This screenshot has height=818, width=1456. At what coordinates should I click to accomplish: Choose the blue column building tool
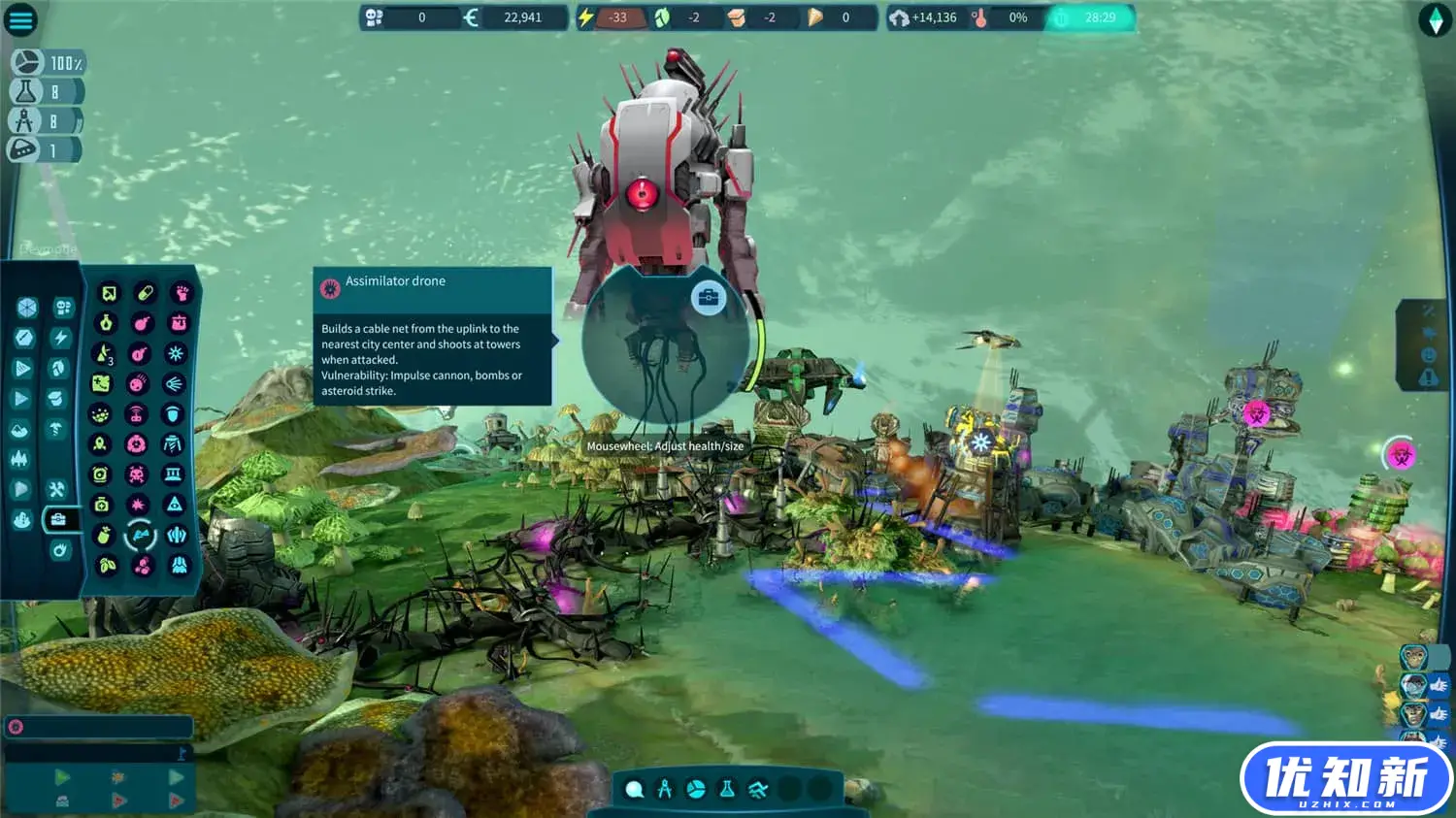(174, 474)
